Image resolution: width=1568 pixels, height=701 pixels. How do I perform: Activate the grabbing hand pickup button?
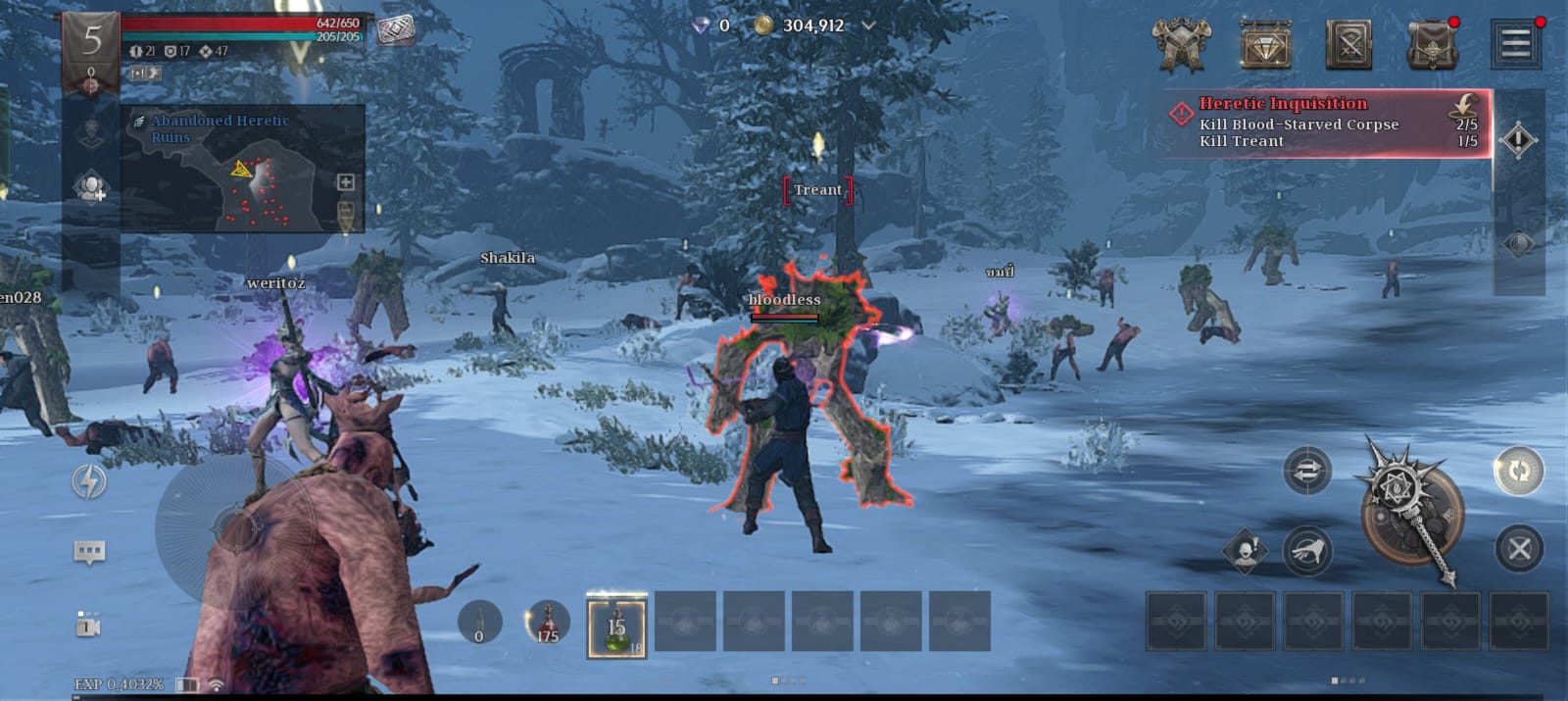(x=1306, y=552)
